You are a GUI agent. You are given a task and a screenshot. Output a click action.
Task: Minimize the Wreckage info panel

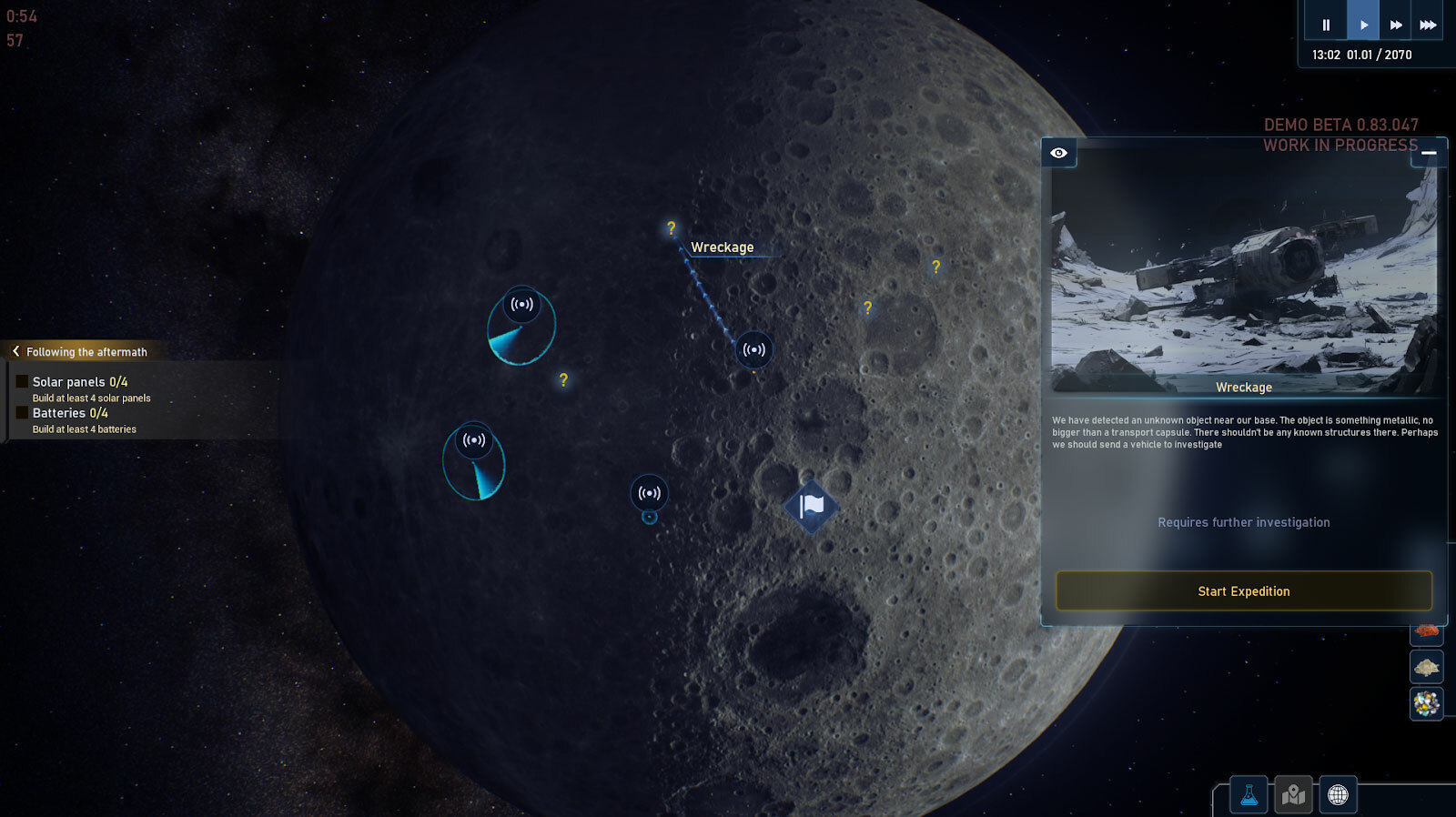[x=1429, y=153]
